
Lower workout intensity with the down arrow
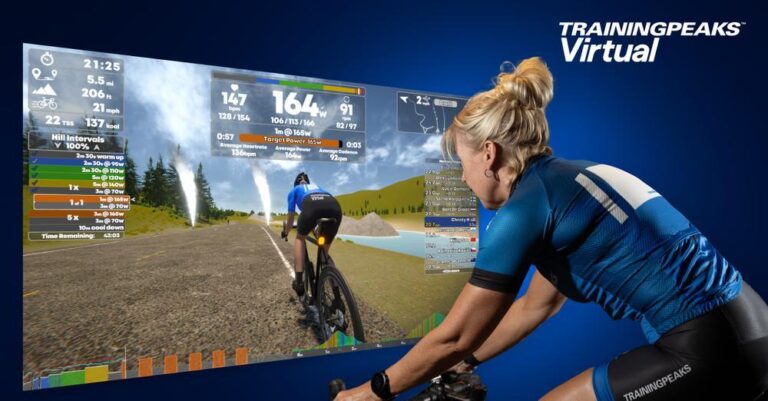[58, 146]
